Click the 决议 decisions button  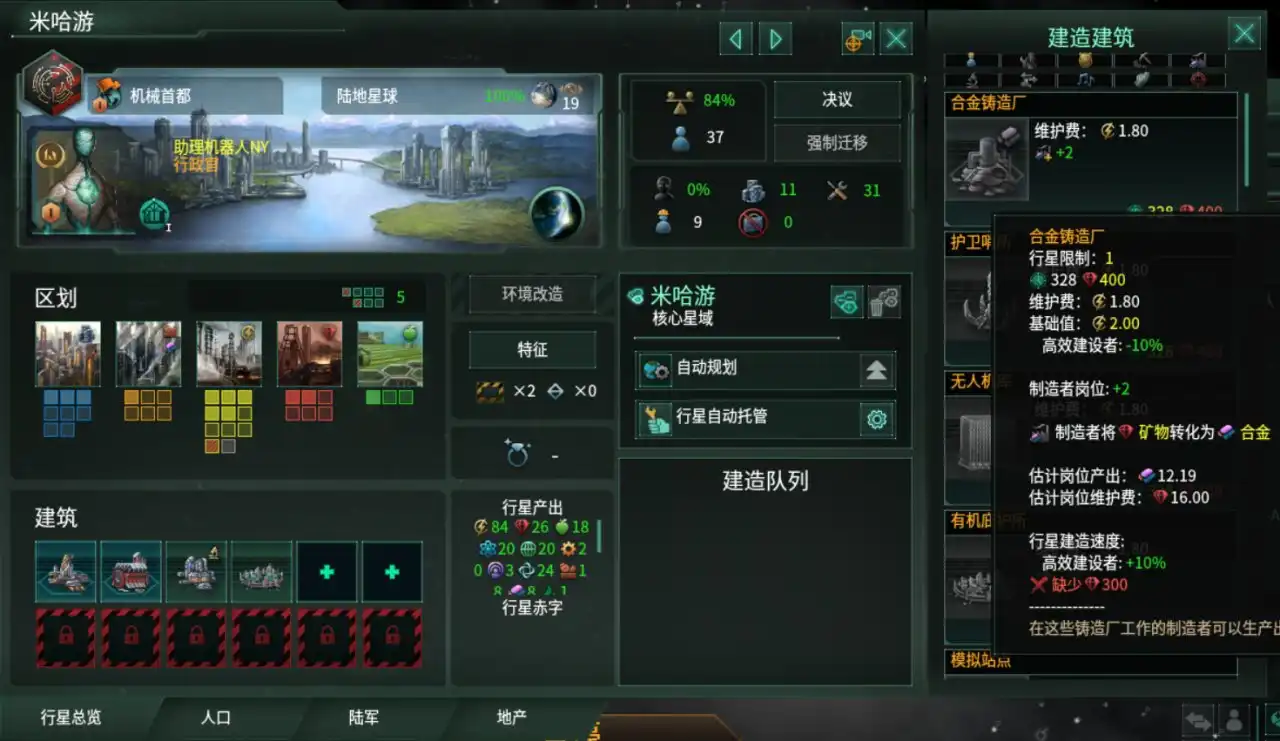(x=838, y=99)
